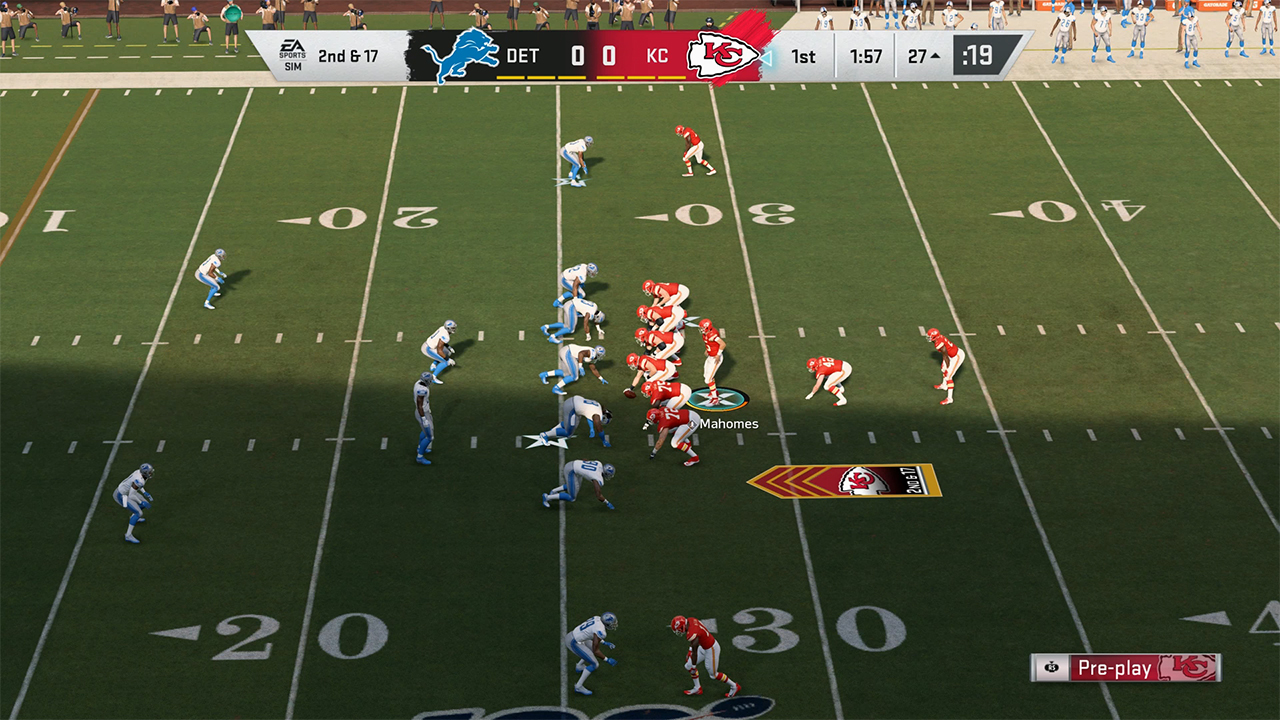Open the Pre-play menu panel
The width and height of the screenshot is (1280, 720).
tap(1126, 667)
